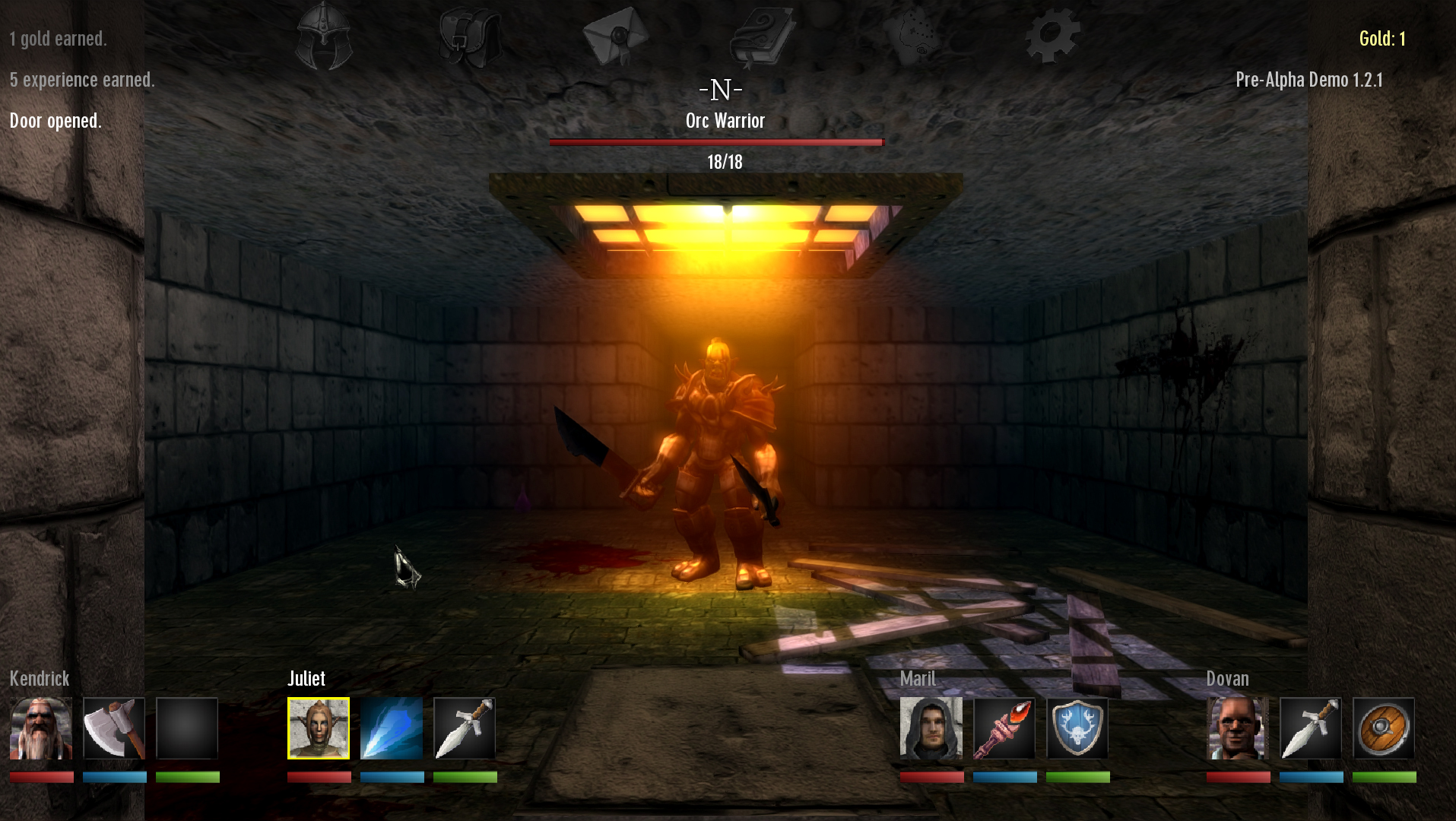Attack with Dovan's dagger

[x=1311, y=728]
